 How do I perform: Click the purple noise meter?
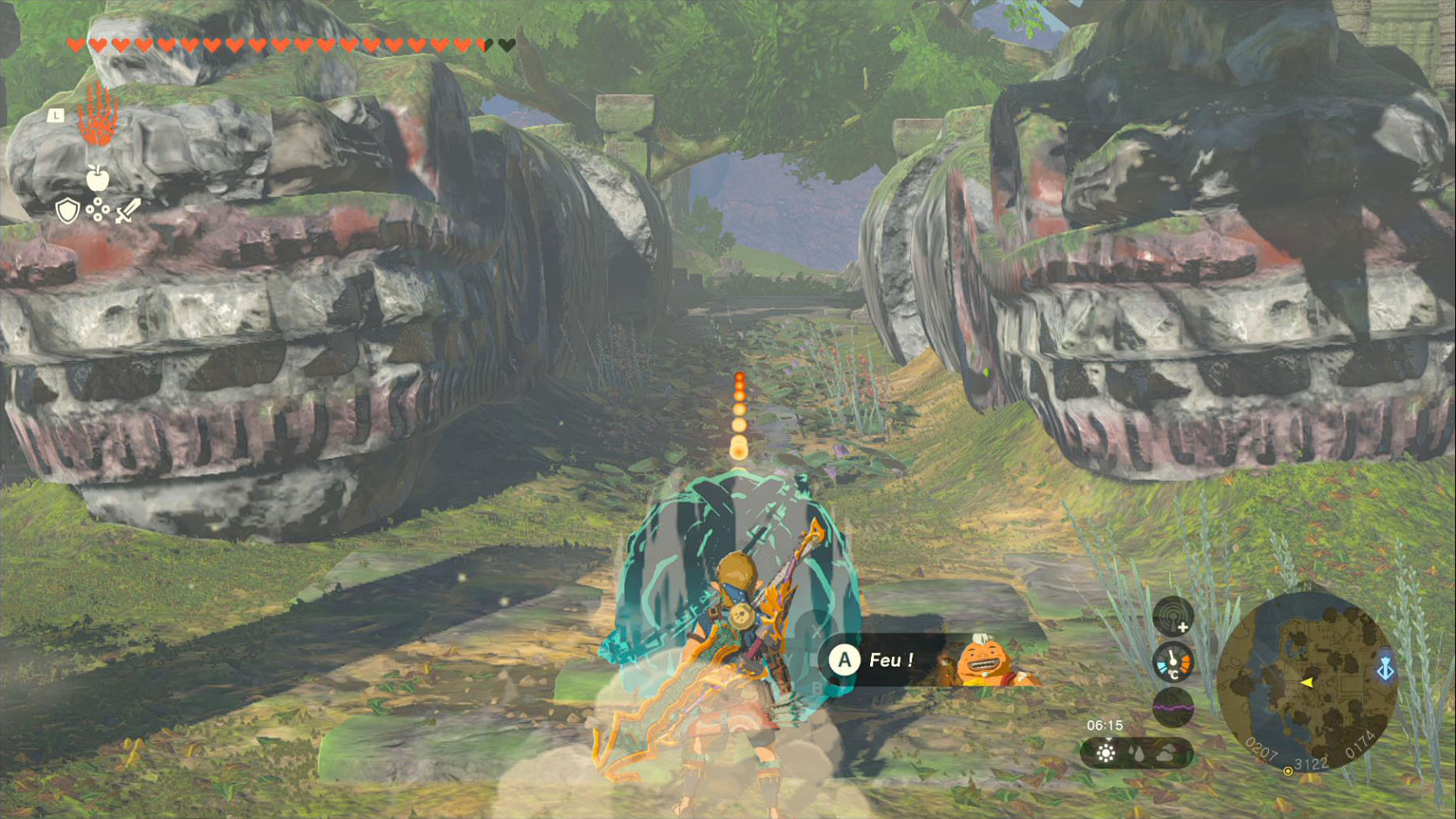tap(1173, 706)
